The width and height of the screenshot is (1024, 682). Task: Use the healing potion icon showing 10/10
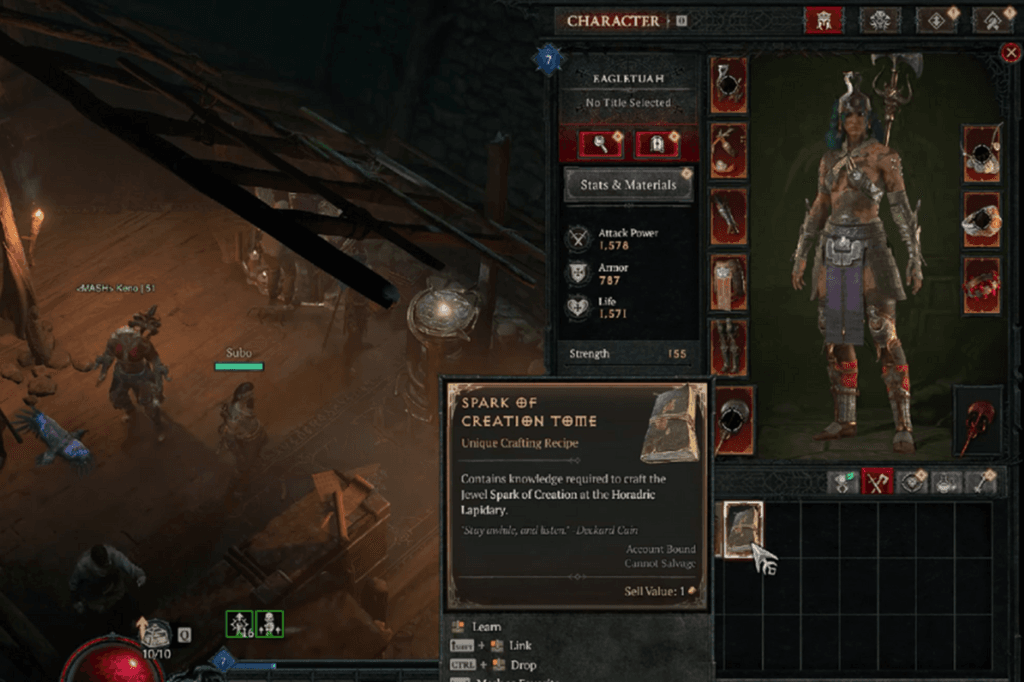point(155,632)
